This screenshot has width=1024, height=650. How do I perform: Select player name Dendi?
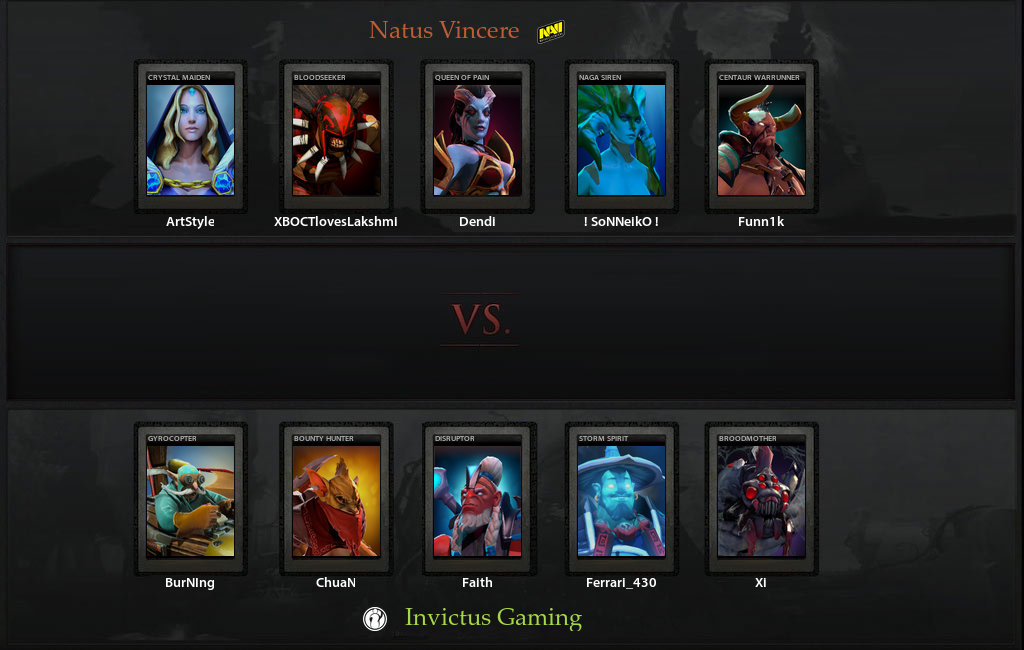[x=477, y=222]
